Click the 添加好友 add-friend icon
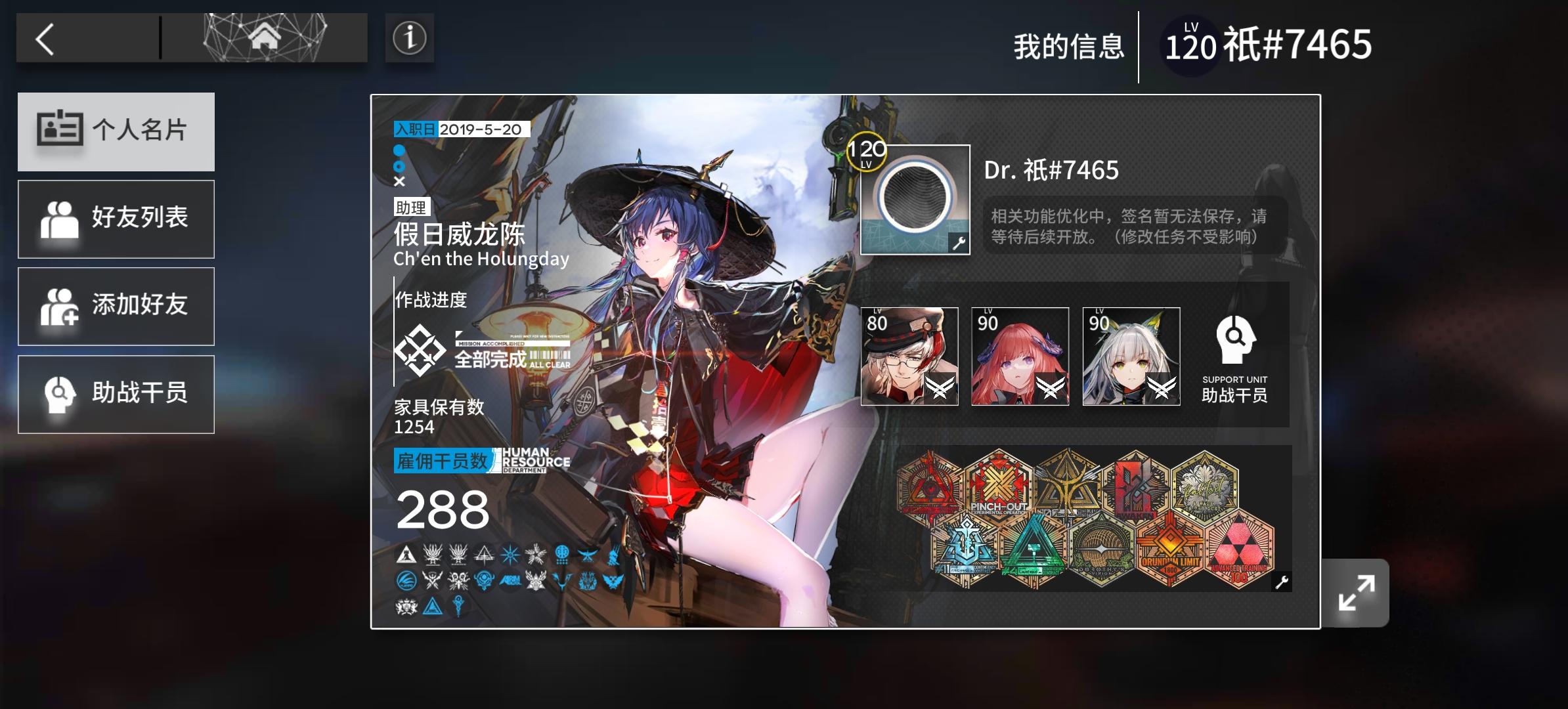 pos(59,306)
